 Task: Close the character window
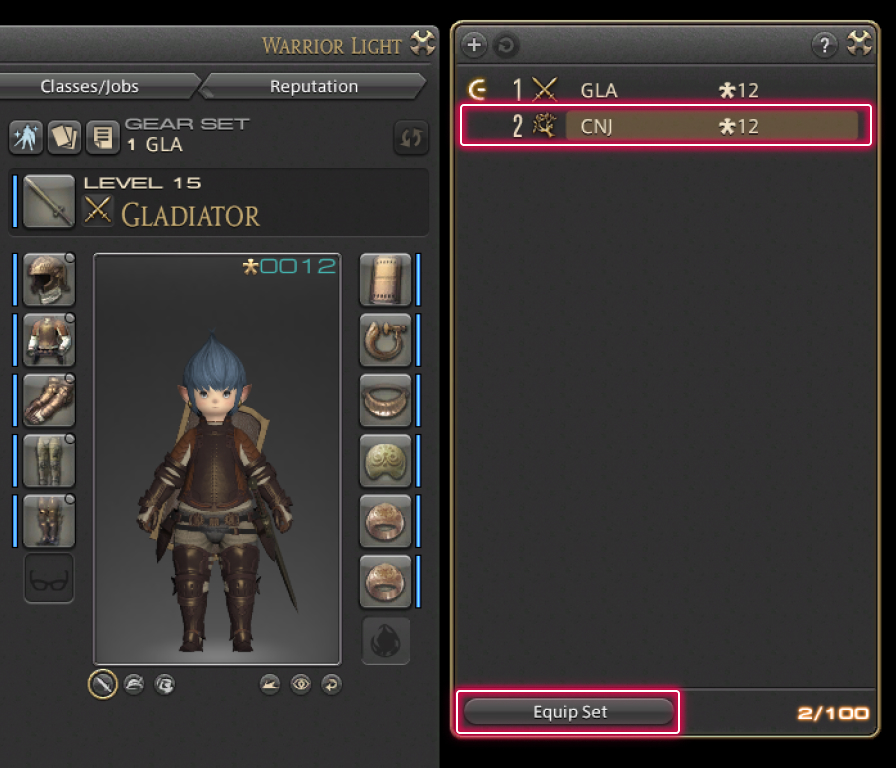(424, 45)
